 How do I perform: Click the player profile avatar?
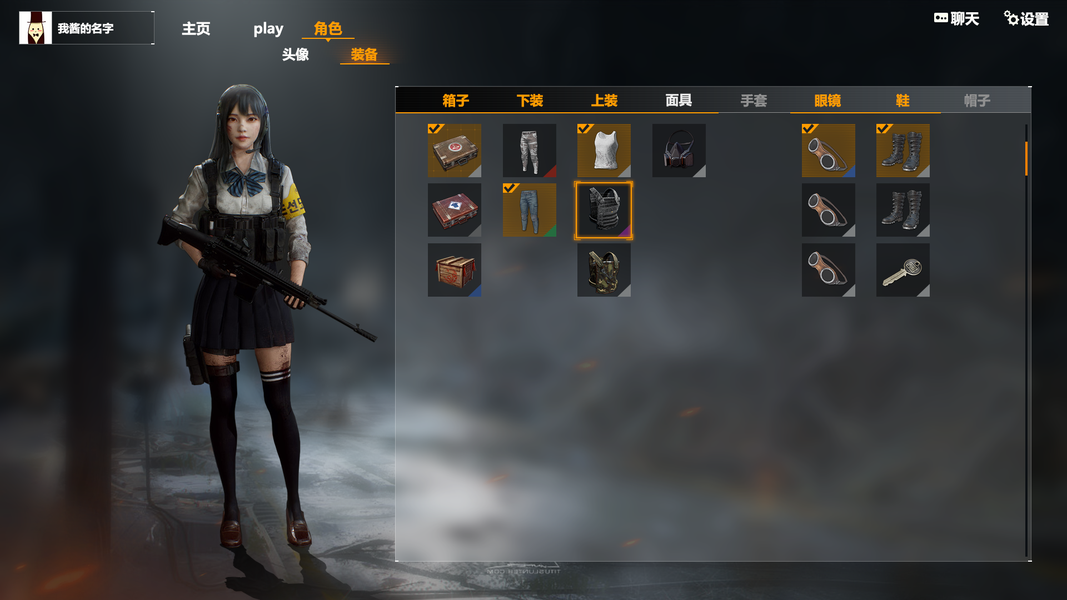point(36,28)
